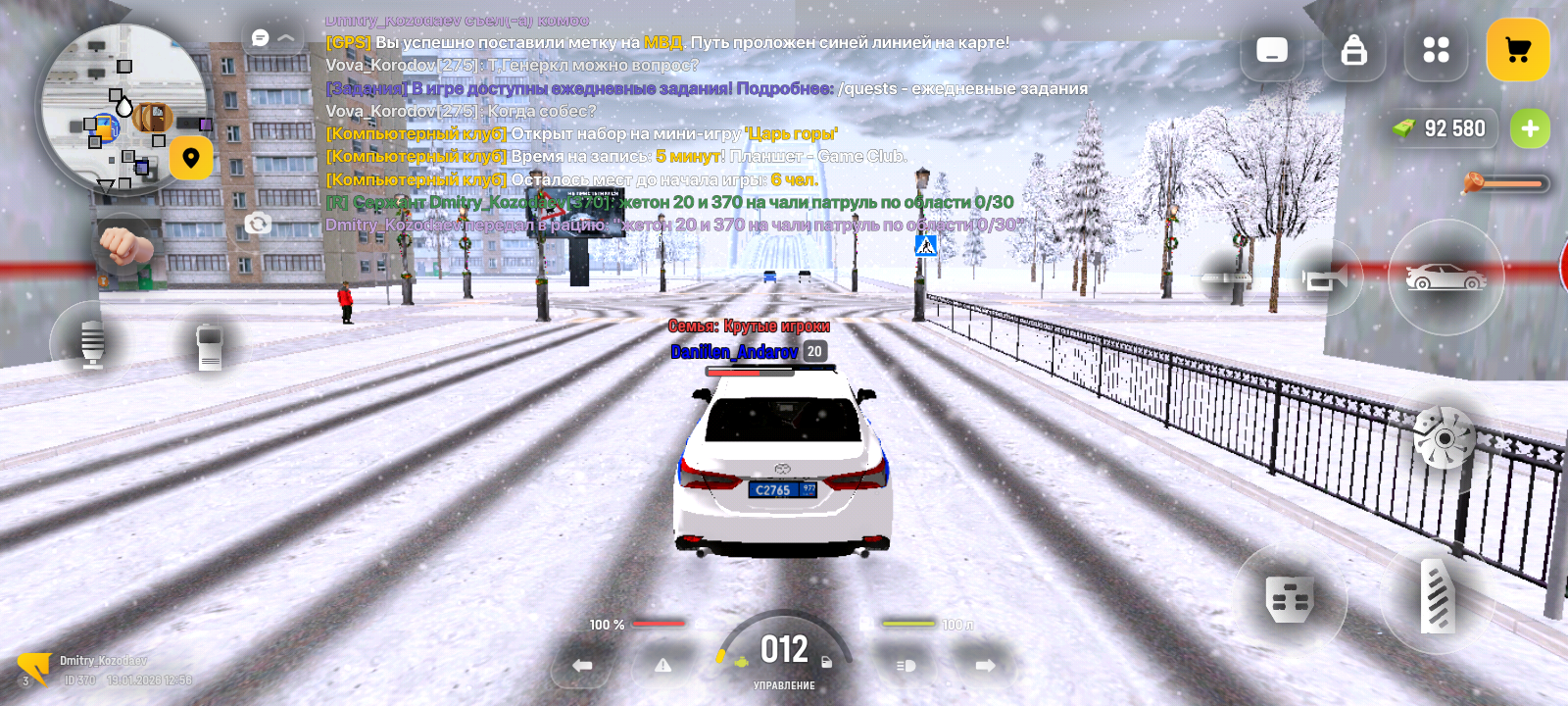Activate the microphone voice chat button
This screenshot has height=706, width=1568.
click(92, 343)
